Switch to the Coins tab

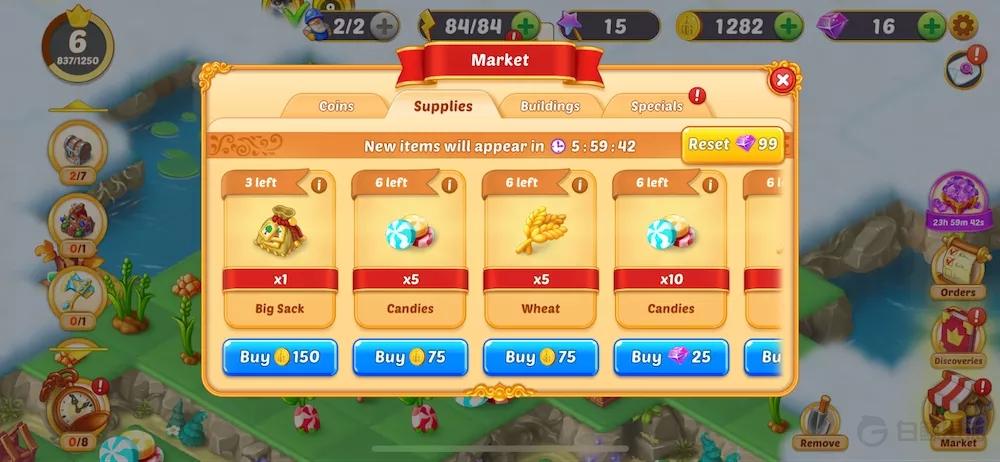click(336, 106)
